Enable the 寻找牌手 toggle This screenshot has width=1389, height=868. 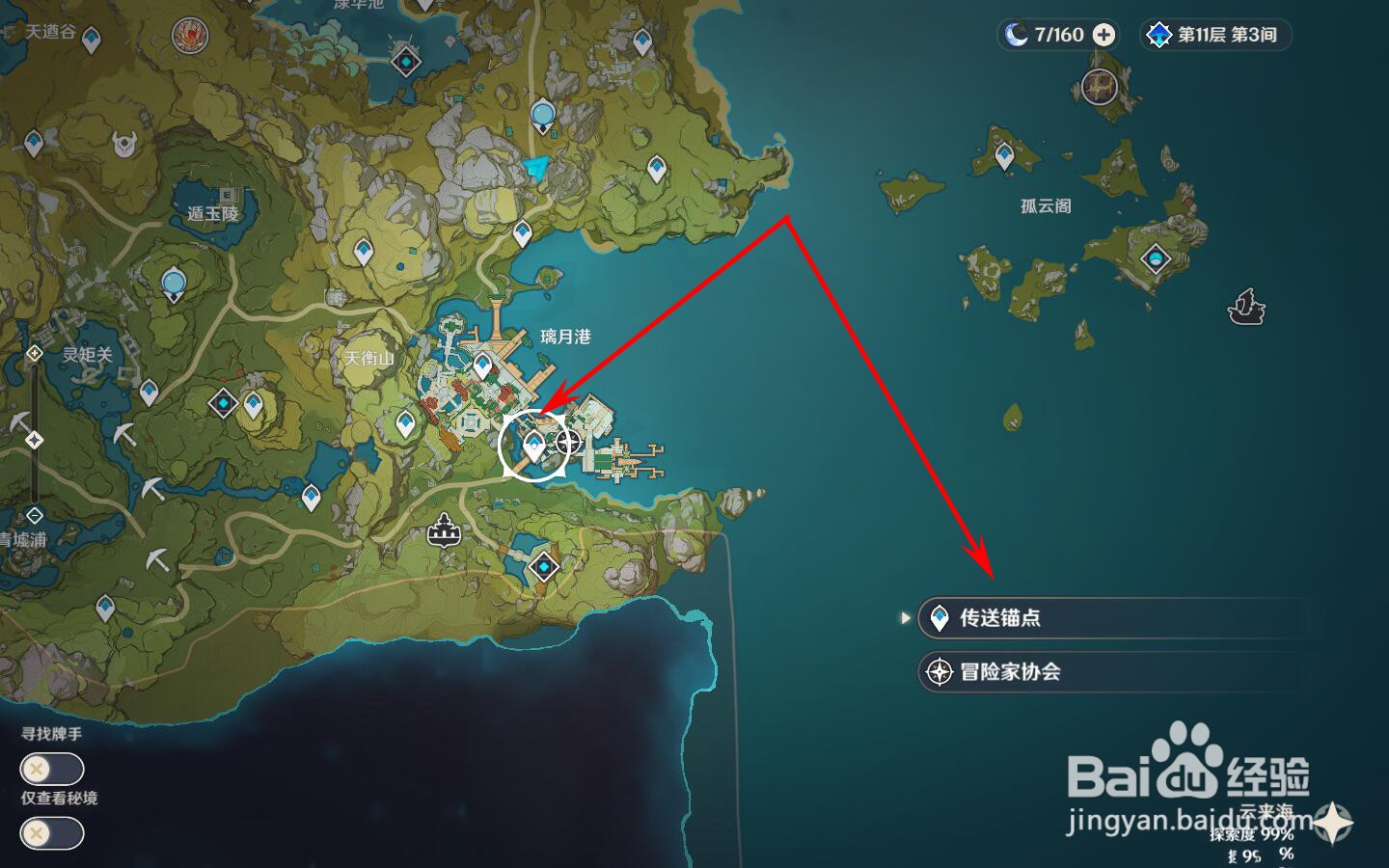tap(51, 769)
